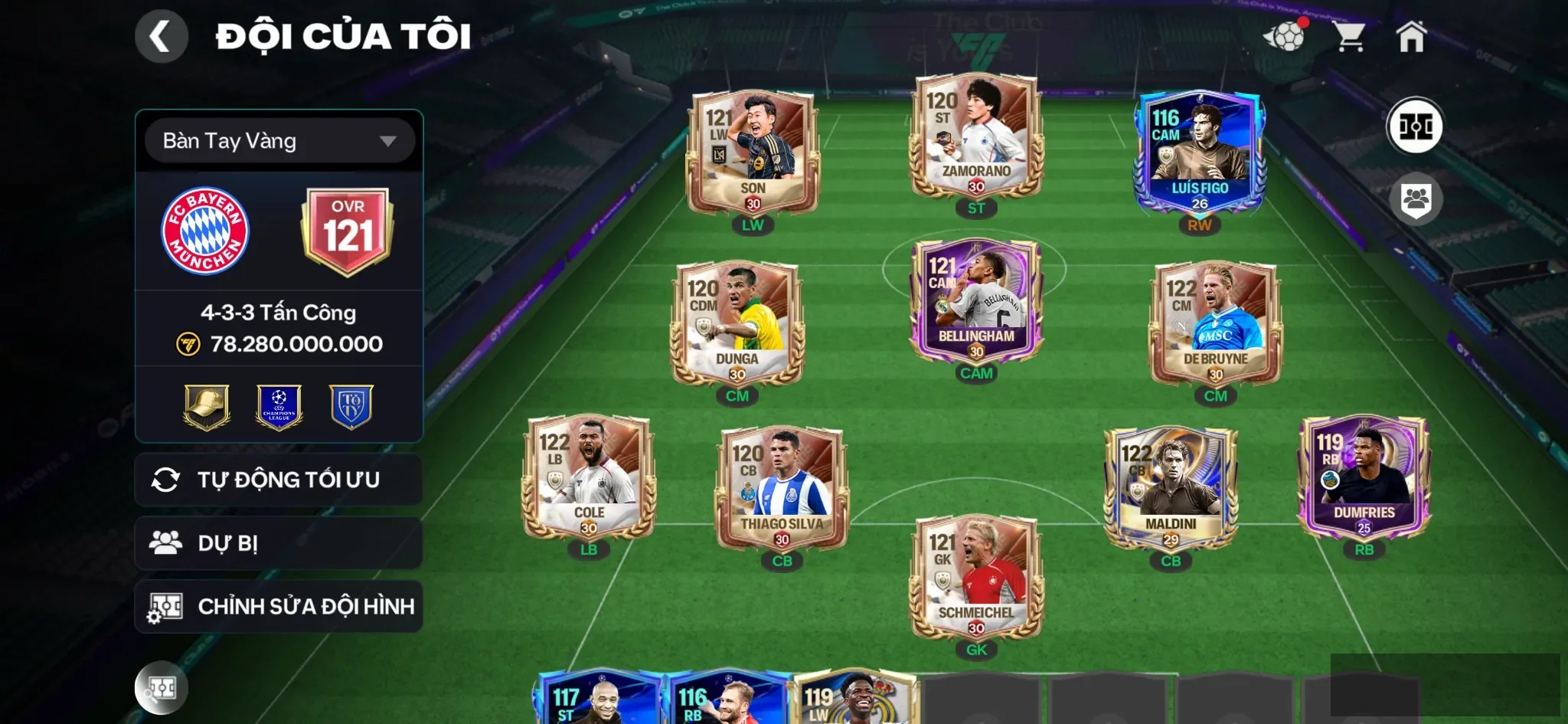
Task: Open the Bàn Tay Vàng dropdown
Action: coord(279,141)
